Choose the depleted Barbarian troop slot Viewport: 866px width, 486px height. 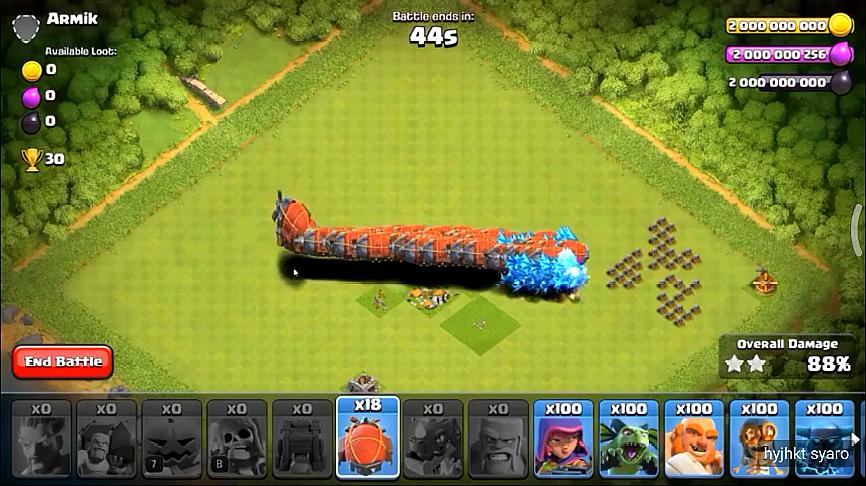(x=498, y=440)
